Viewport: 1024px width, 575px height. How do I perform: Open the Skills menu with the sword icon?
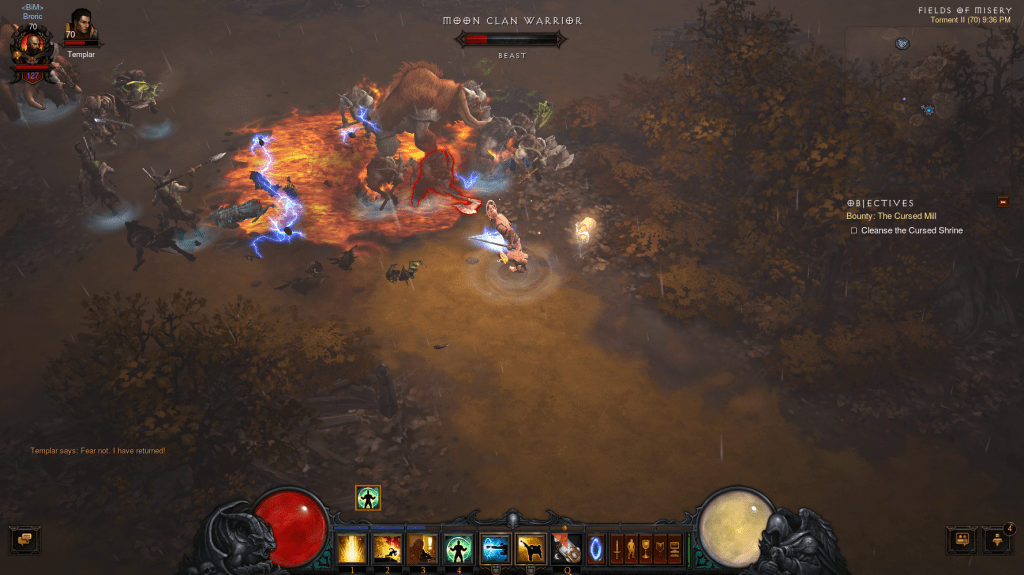pyautogui.click(x=615, y=549)
